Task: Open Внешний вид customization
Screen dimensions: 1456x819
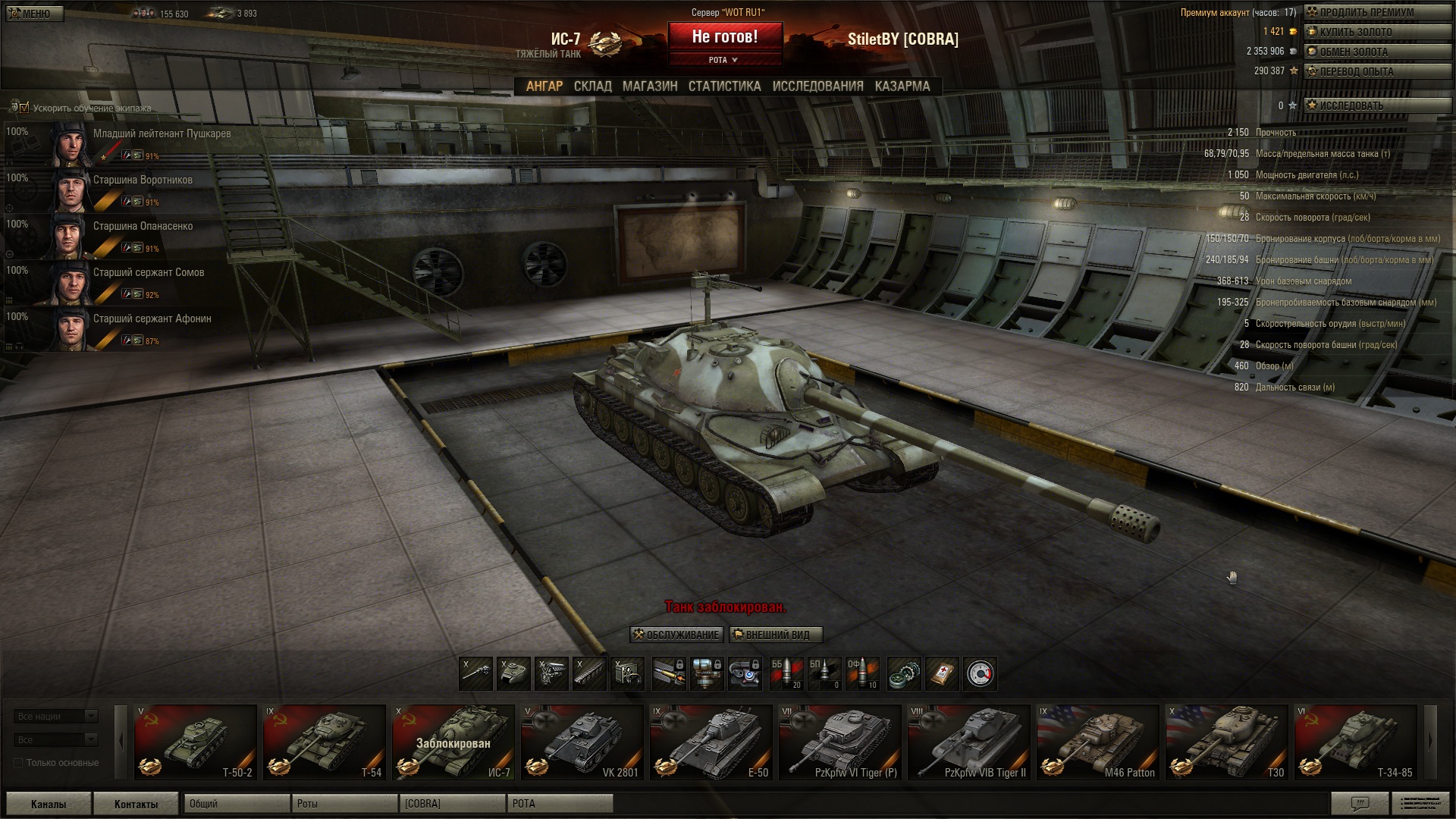Action: point(776,635)
